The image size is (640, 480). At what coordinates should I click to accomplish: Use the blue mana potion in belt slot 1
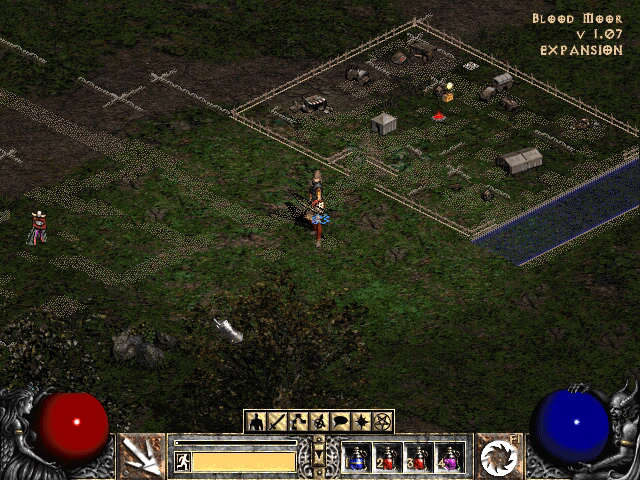tap(357, 458)
